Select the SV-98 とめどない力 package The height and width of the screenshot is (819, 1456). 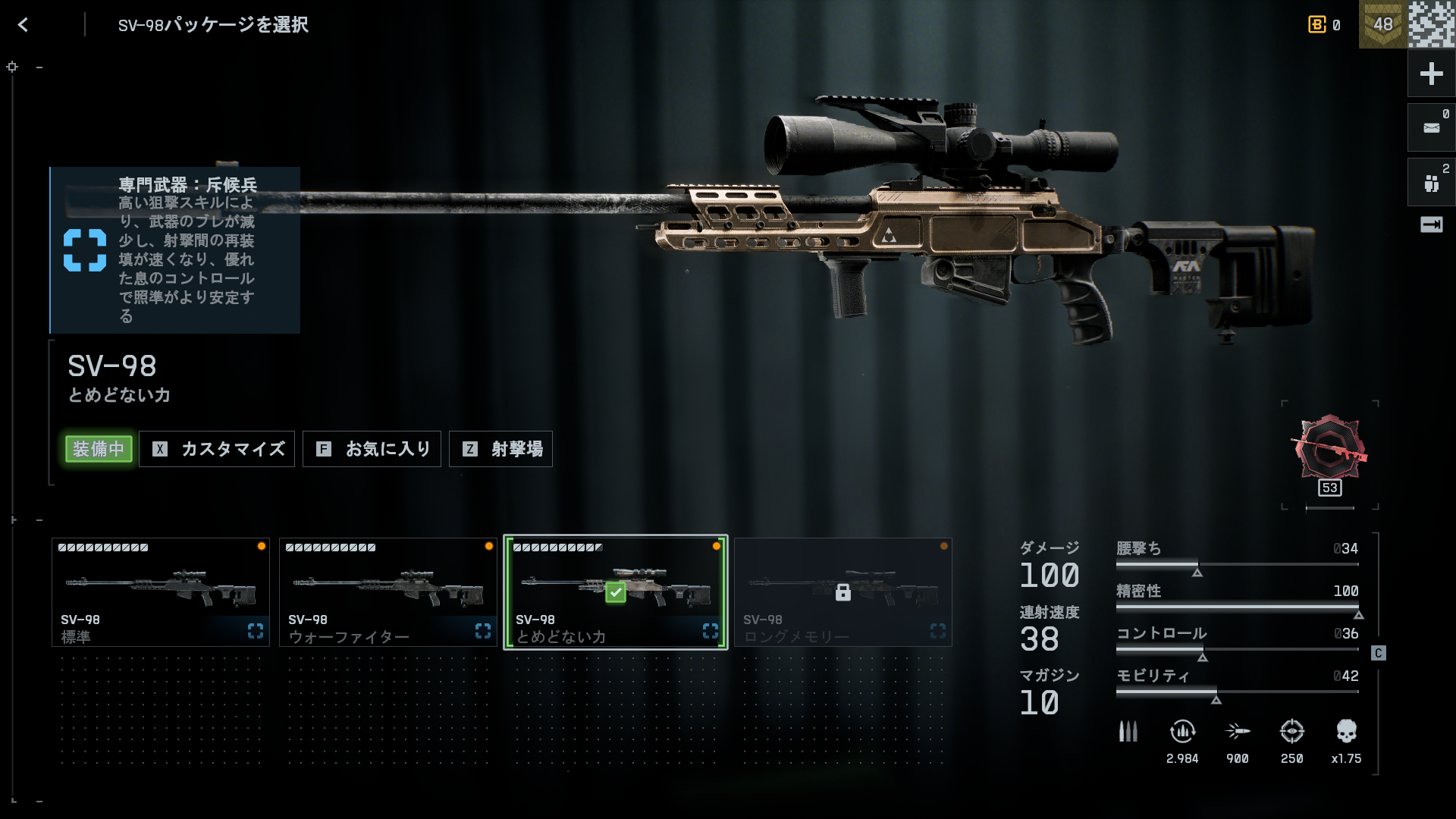click(x=616, y=592)
